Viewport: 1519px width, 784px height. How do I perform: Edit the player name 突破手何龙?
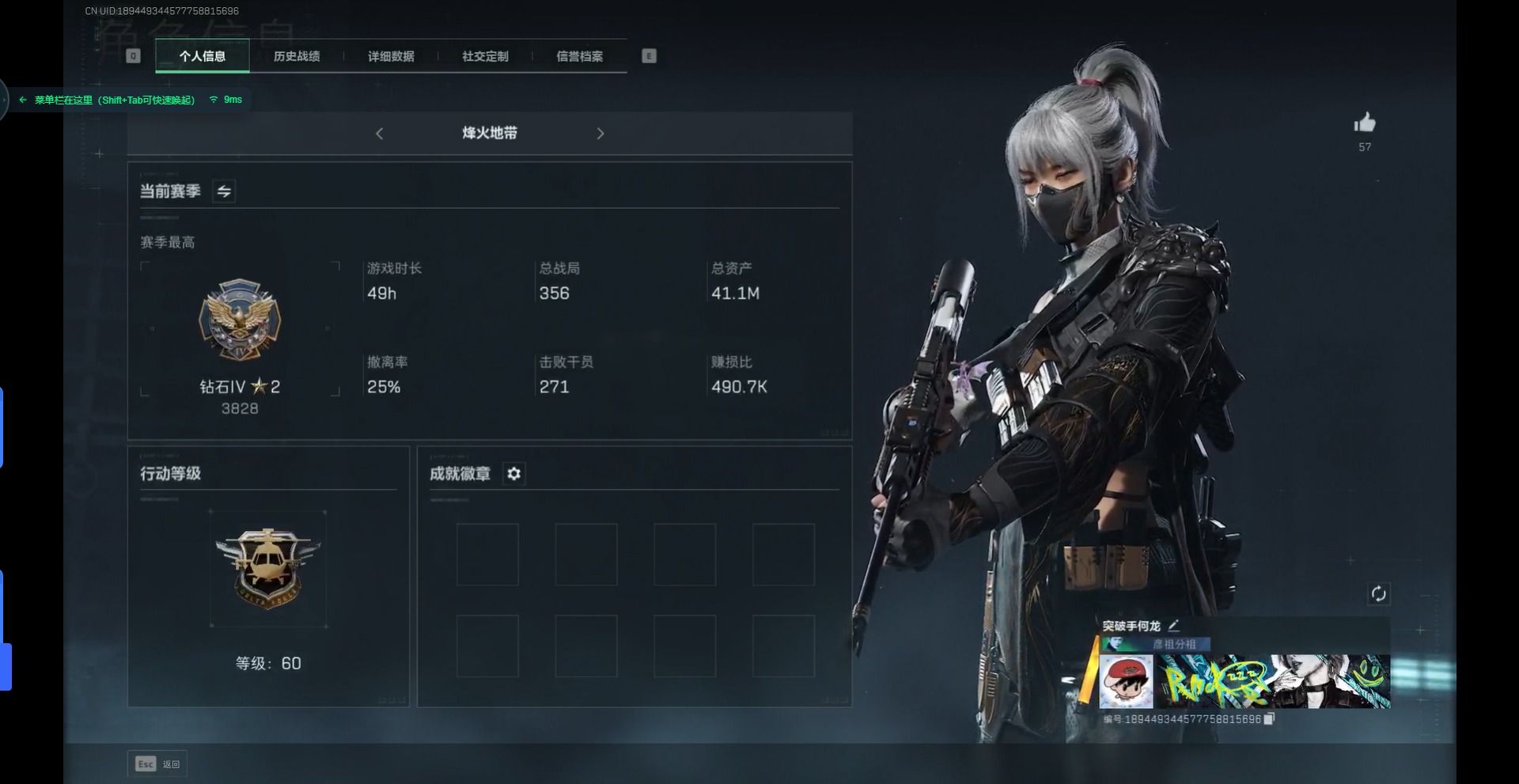pos(1174,626)
